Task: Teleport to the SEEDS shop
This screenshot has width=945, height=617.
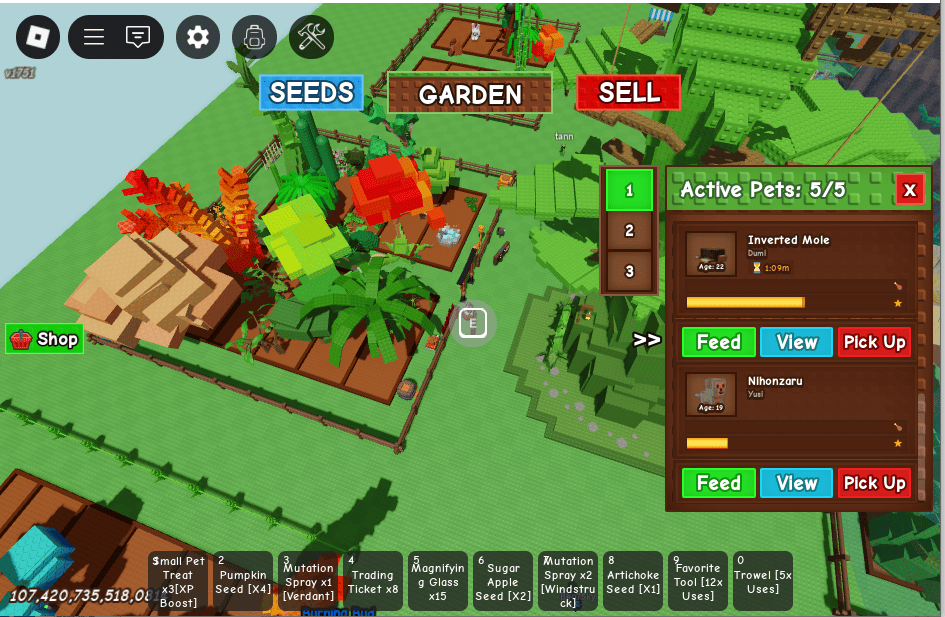Action: (x=312, y=93)
